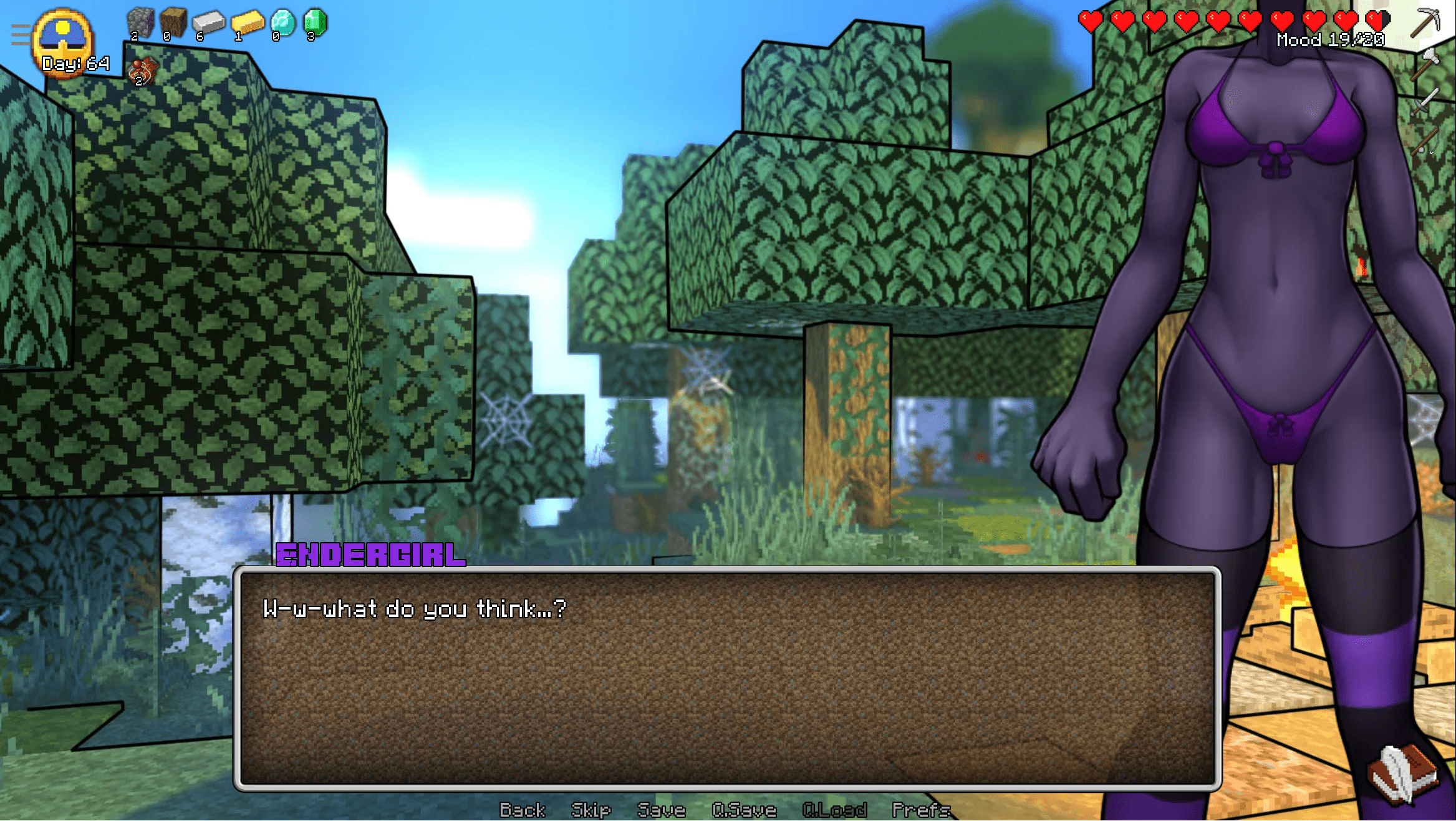Open the book and quill journal
This screenshot has height=821, width=1456.
pos(1403,774)
